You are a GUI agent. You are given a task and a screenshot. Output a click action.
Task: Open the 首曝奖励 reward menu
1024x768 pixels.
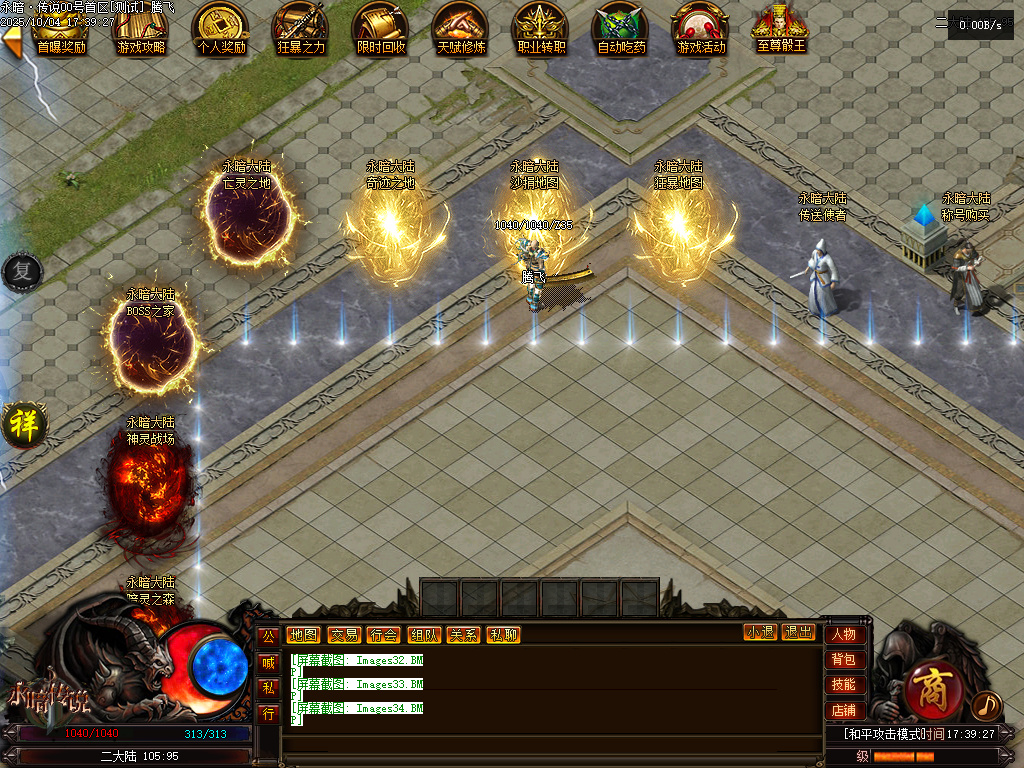[60, 29]
